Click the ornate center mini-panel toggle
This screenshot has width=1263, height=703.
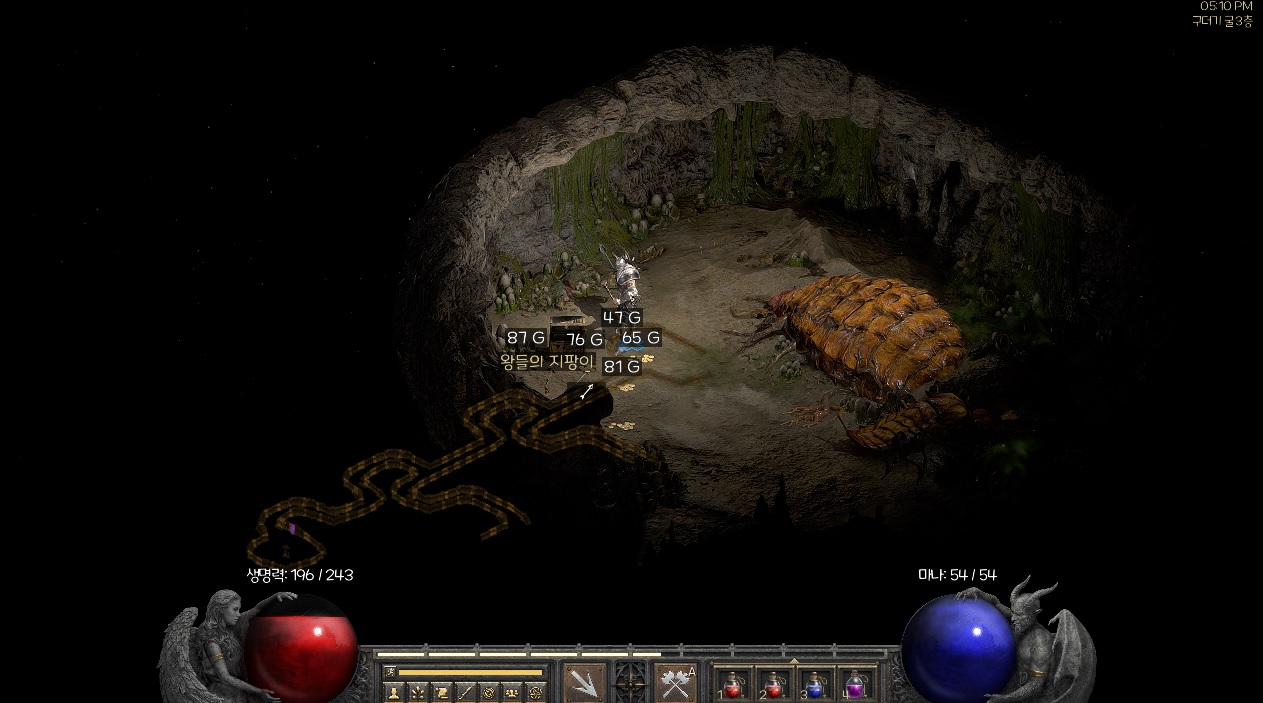[630, 682]
